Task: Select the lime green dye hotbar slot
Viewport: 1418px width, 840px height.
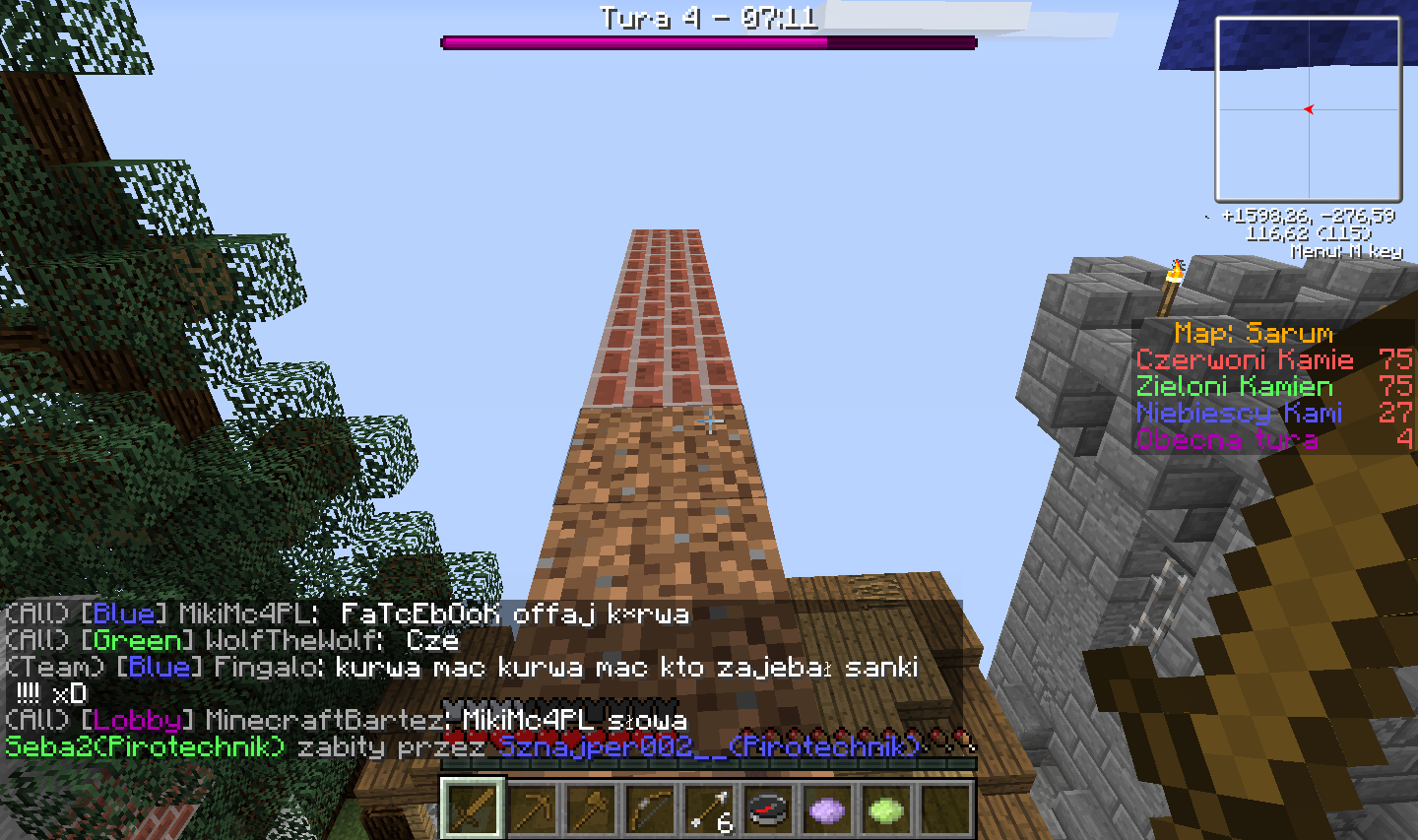Action: tap(886, 809)
